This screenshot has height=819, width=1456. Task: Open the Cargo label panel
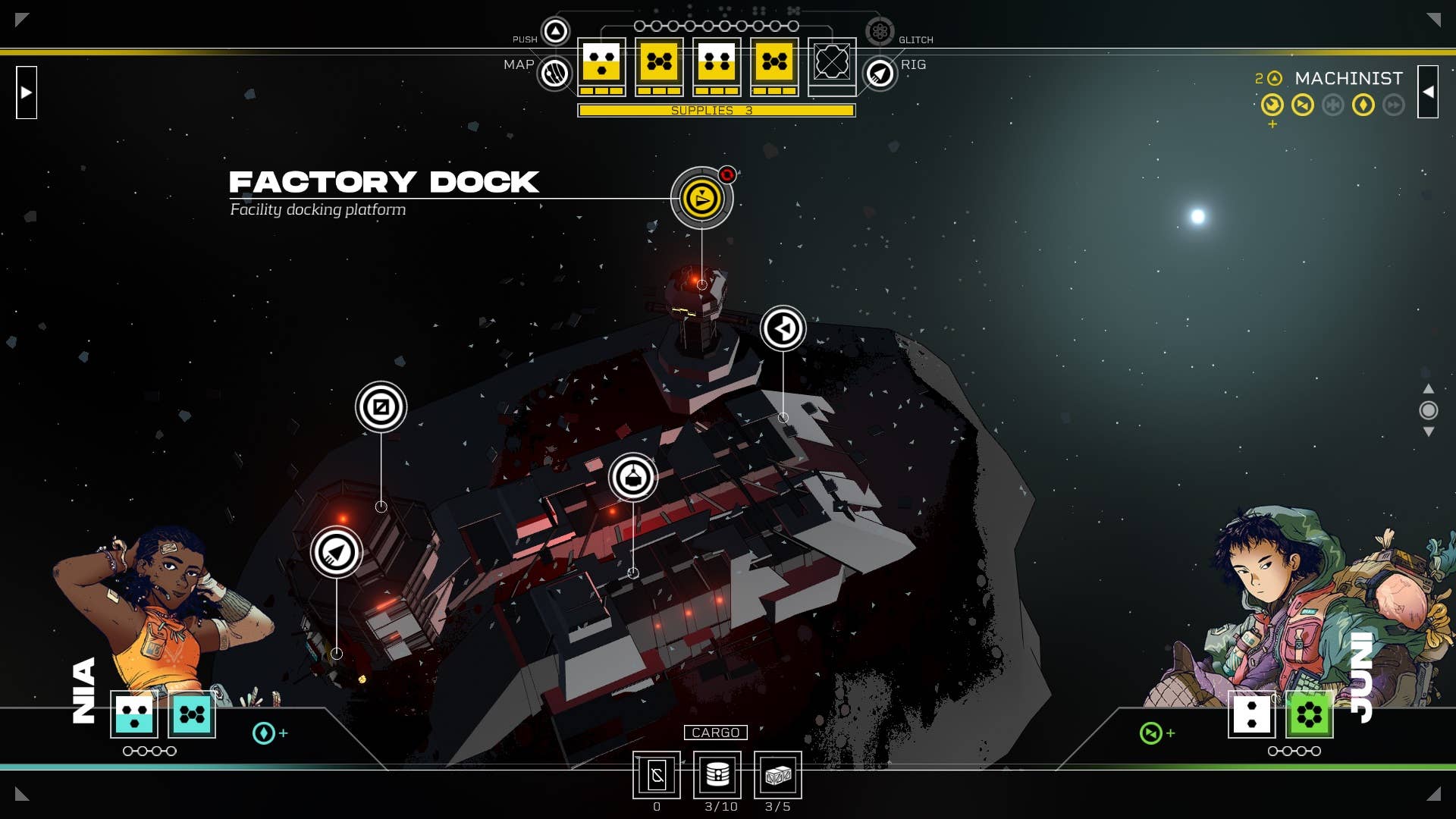click(715, 733)
